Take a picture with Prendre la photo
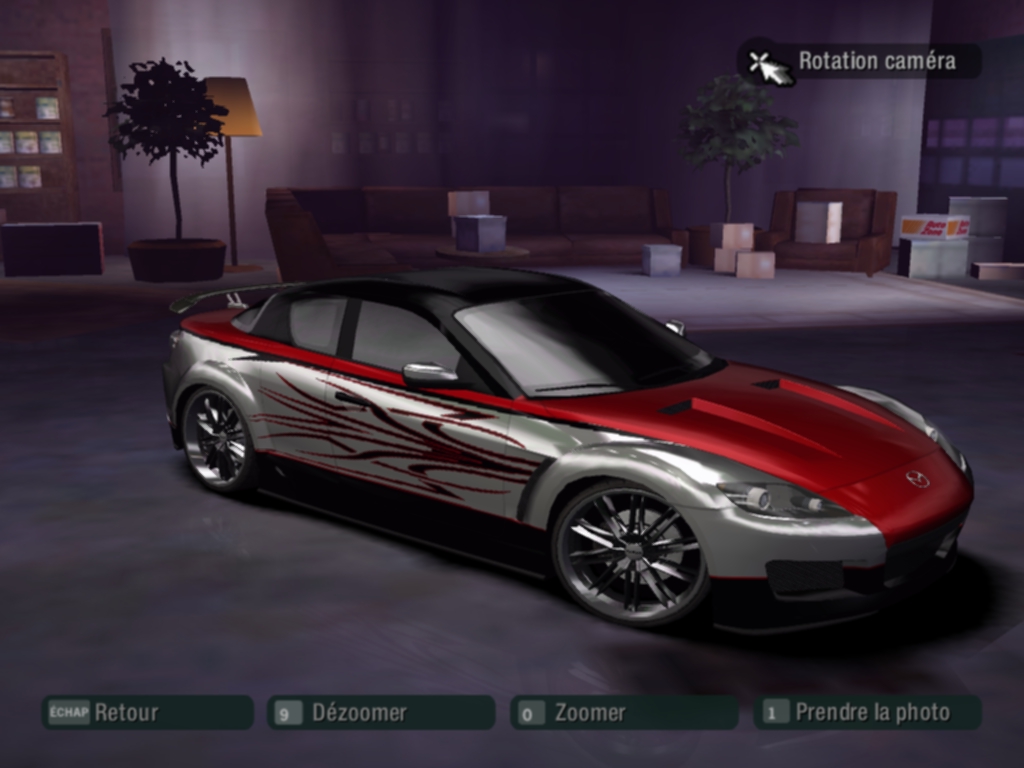This screenshot has width=1024, height=768. coord(867,712)
